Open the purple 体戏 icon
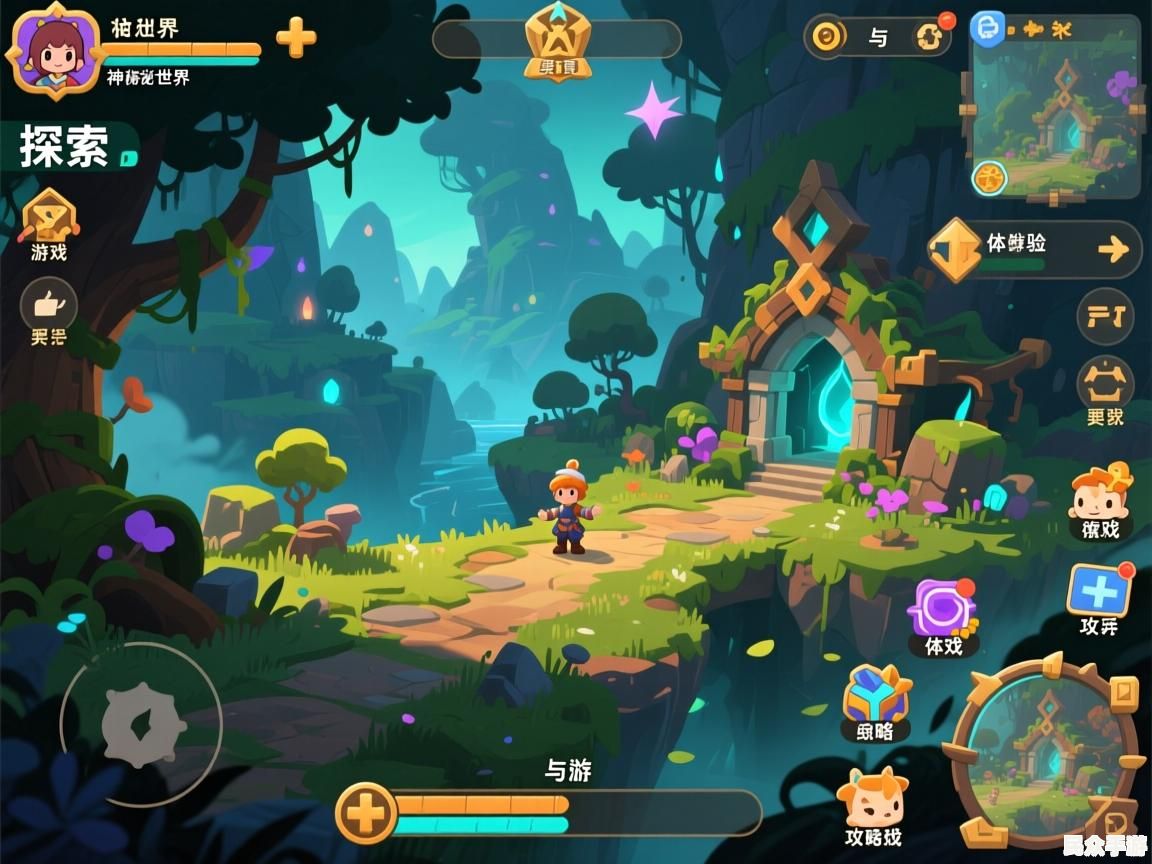This screenshot has width=1152, height=864. pos(941,610)
